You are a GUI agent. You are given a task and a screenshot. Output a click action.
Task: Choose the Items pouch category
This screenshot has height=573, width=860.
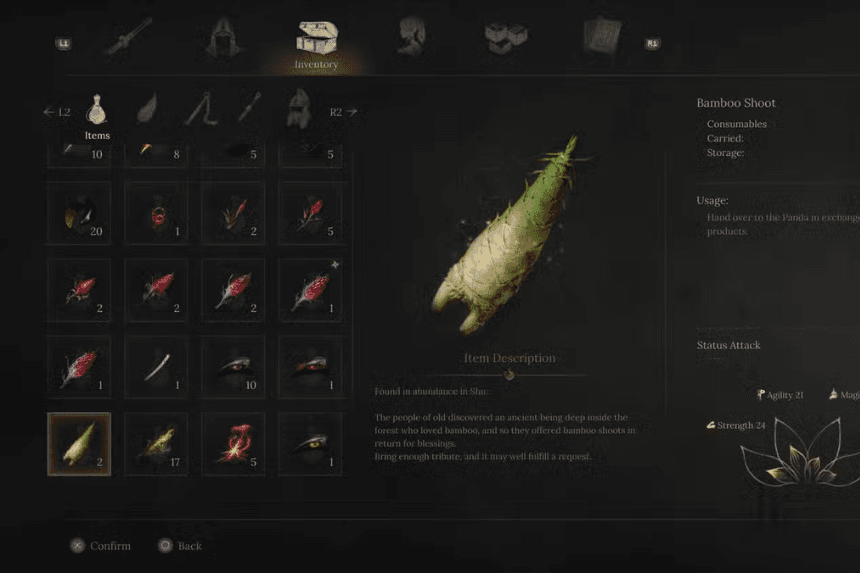97,111
